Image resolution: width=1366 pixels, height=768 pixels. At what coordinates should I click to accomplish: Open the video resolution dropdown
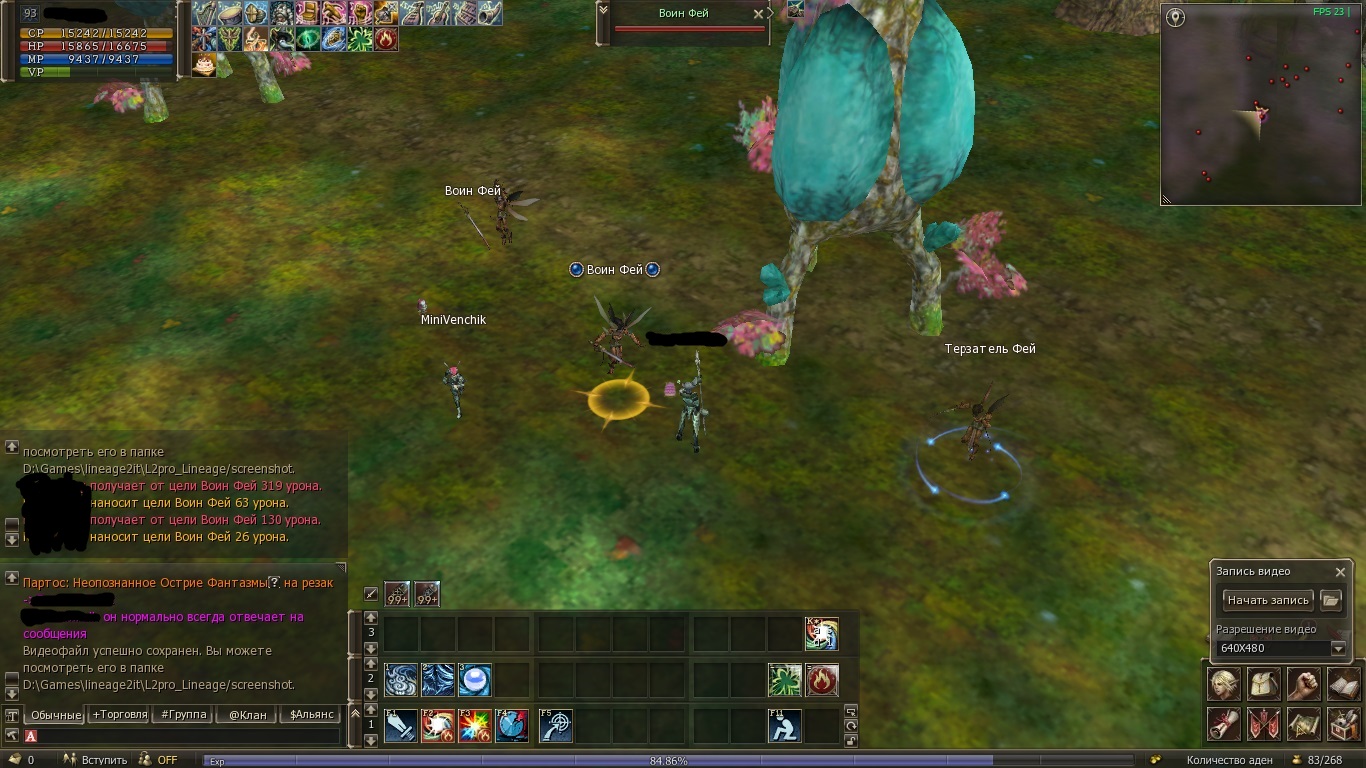[1338, 648]
